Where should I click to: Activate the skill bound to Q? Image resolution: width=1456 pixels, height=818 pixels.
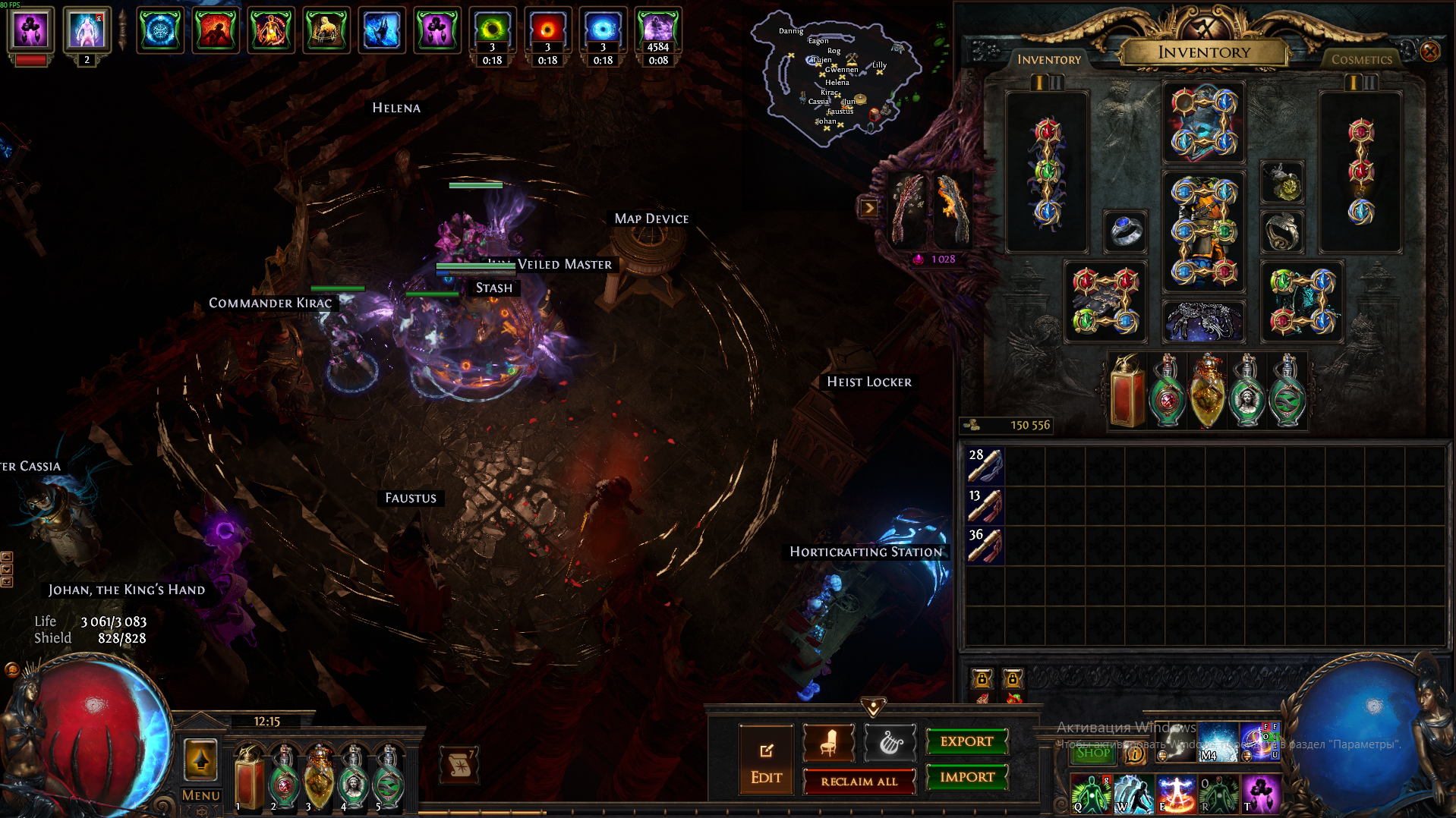coord(1090,794)
